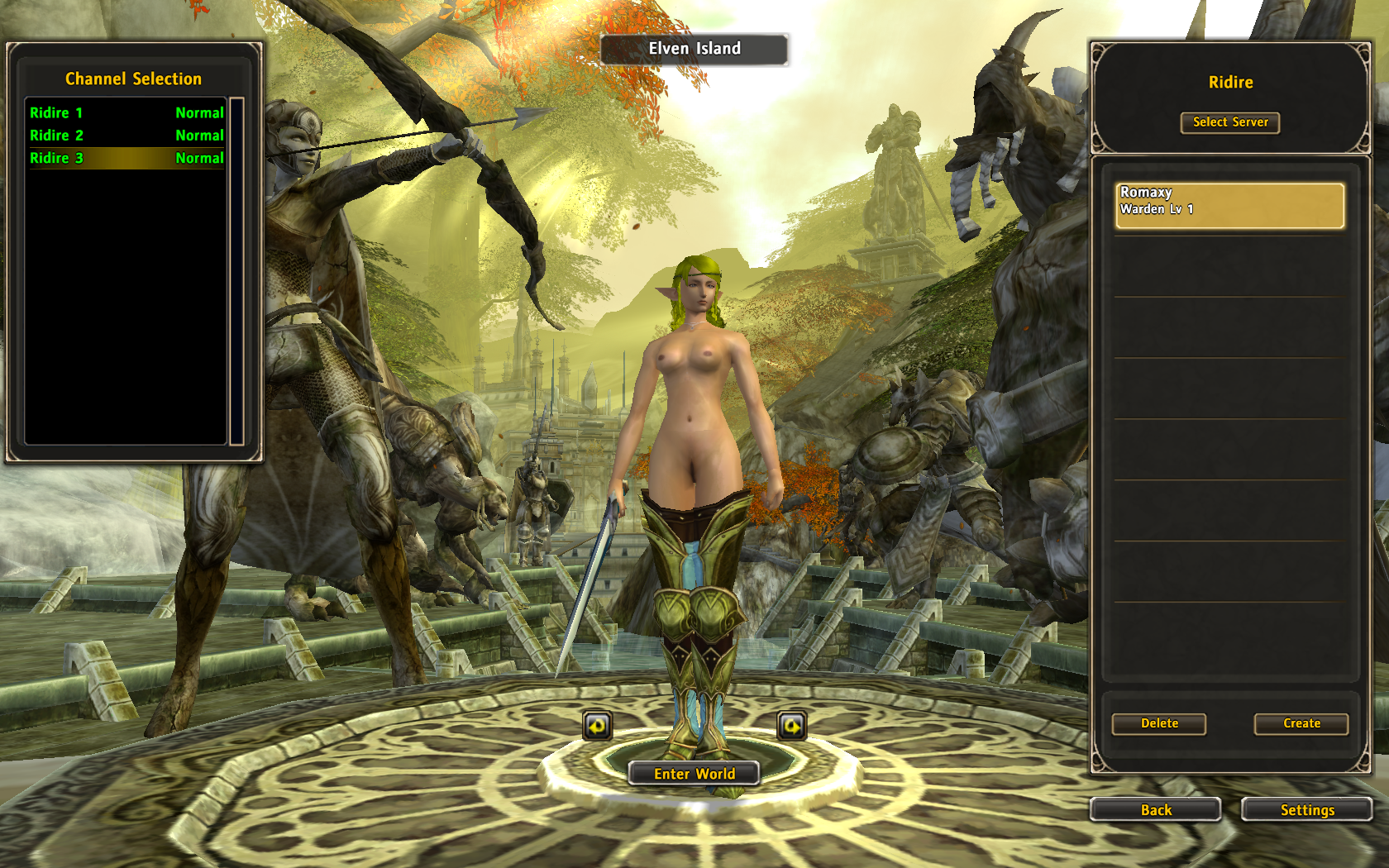Create a new character

pyautogui.click(x=1301, y=723)
